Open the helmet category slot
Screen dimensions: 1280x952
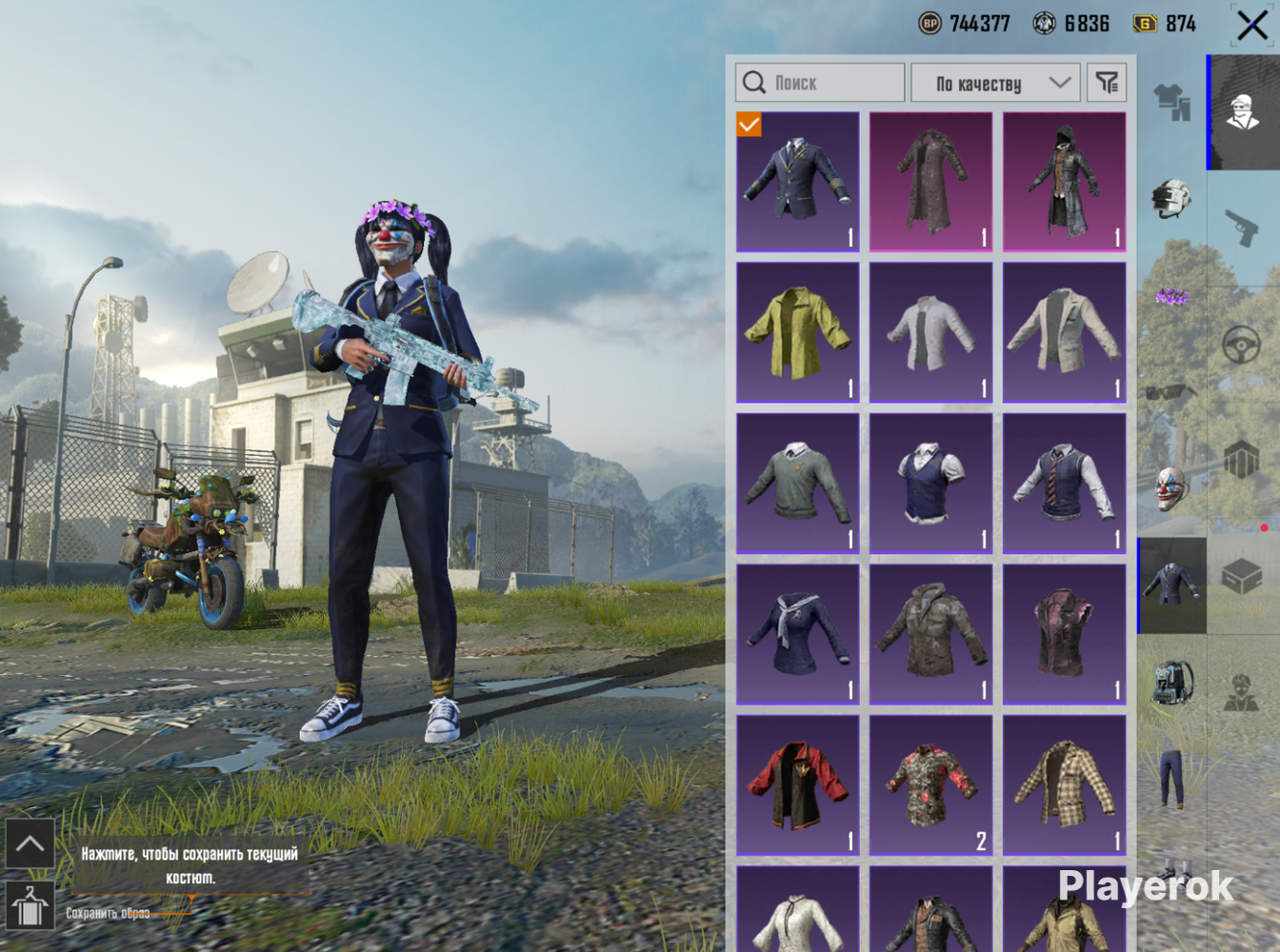coord(1171,198)
